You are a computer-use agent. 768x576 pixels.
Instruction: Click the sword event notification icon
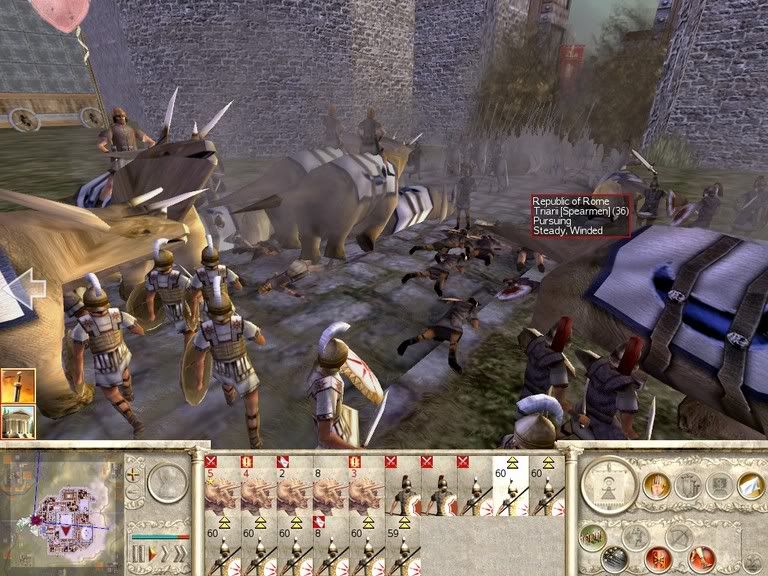(x=19, y=386)
